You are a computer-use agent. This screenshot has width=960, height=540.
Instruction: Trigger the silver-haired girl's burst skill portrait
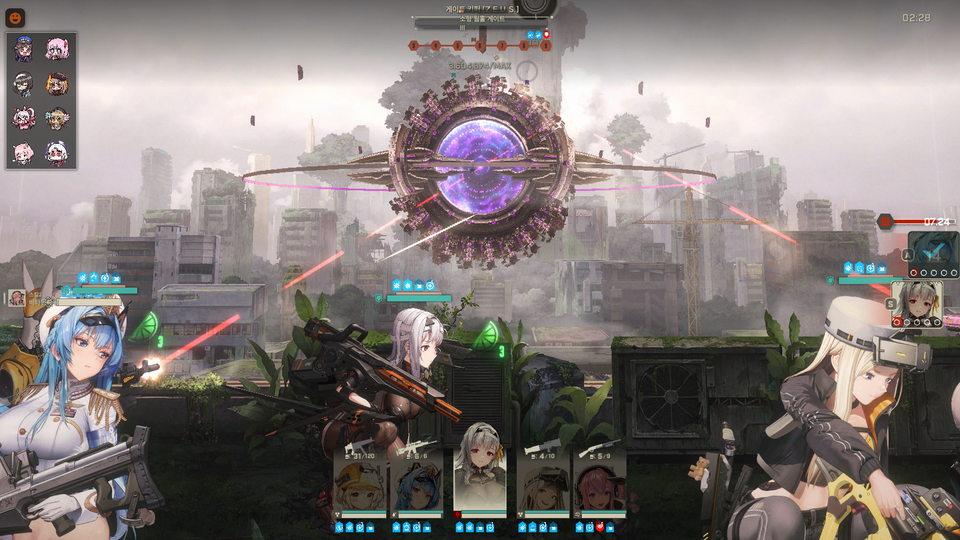pos(916,304)
